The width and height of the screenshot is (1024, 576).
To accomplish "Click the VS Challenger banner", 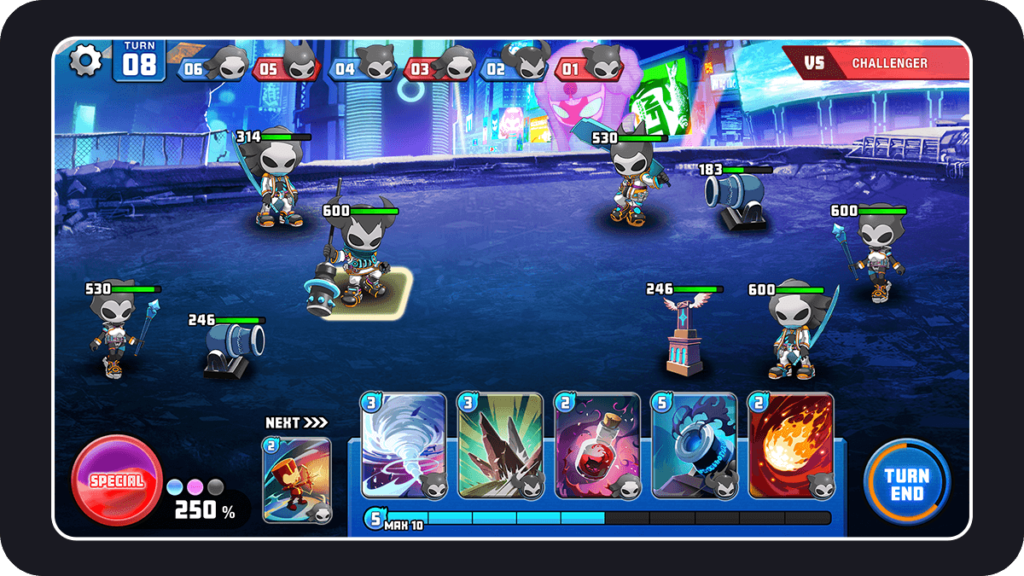I will 876,63.
